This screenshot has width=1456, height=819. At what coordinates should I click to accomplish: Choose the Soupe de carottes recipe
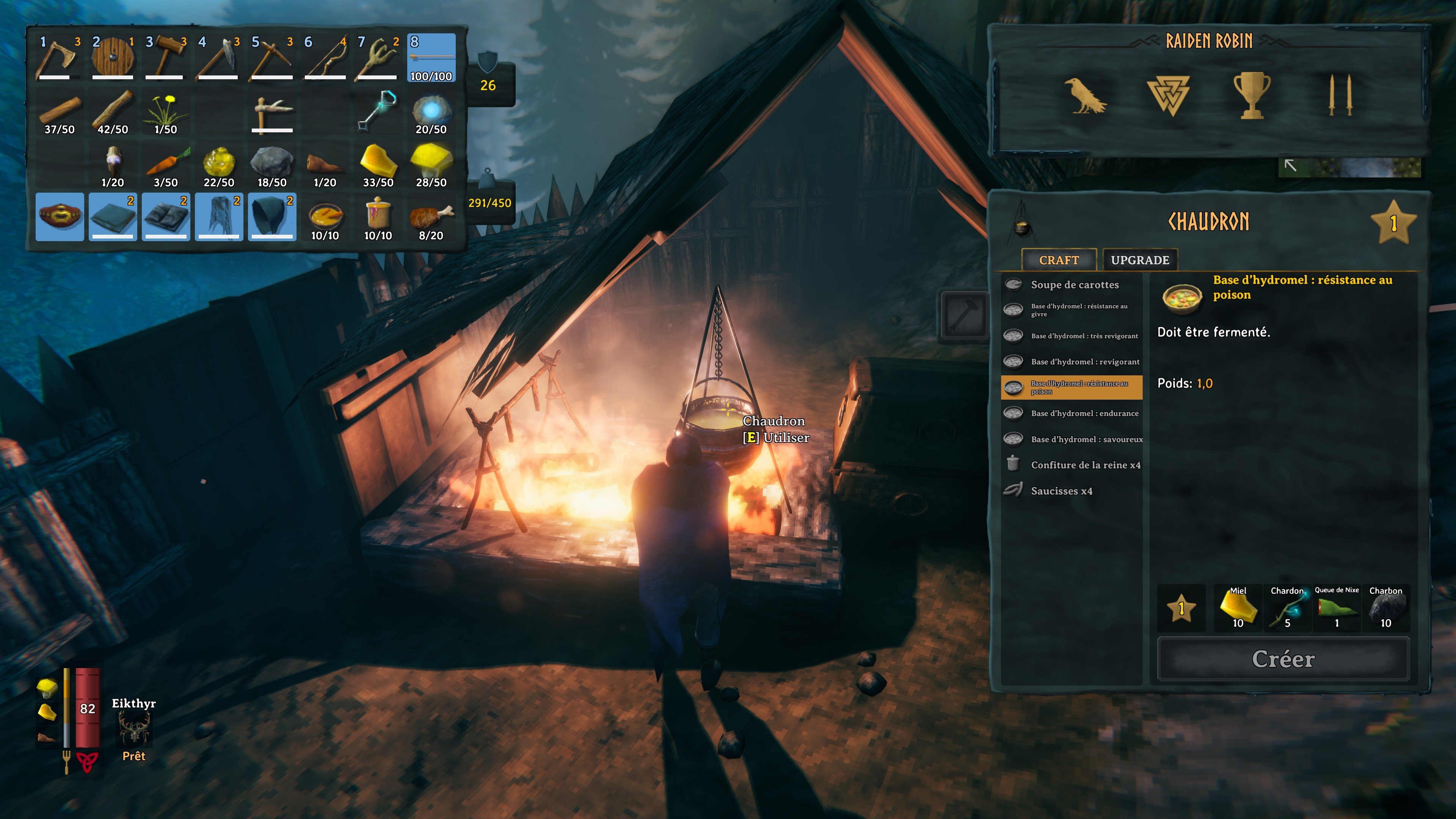[1074, 285]
